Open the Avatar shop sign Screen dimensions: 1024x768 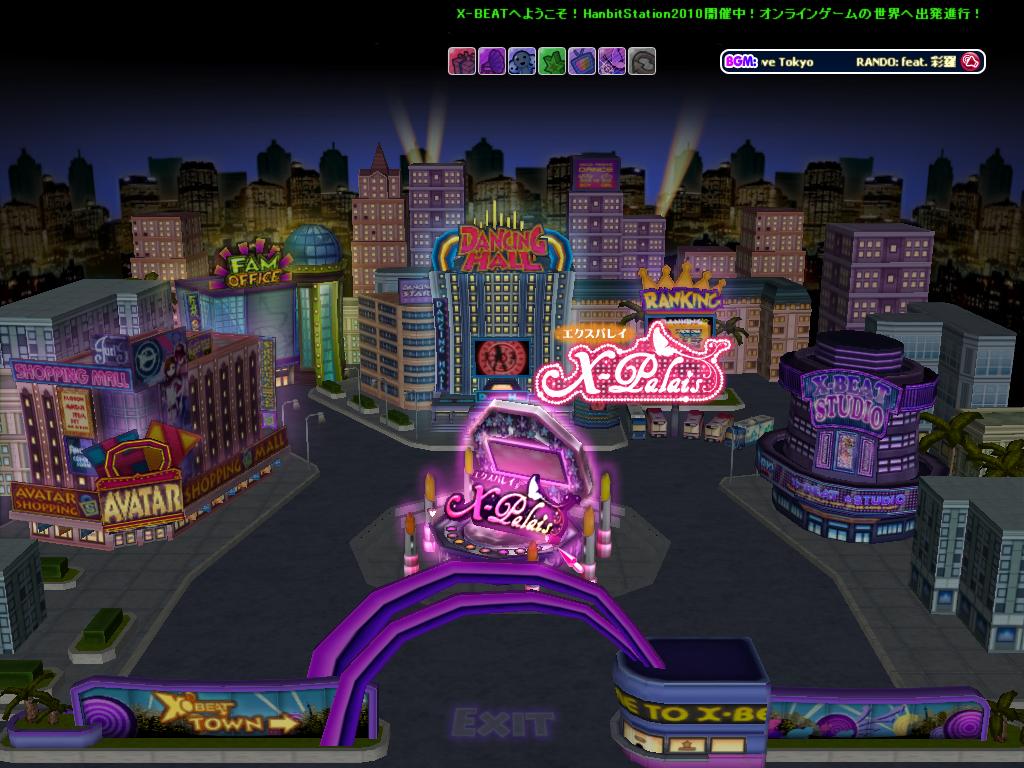pos(142,496)
